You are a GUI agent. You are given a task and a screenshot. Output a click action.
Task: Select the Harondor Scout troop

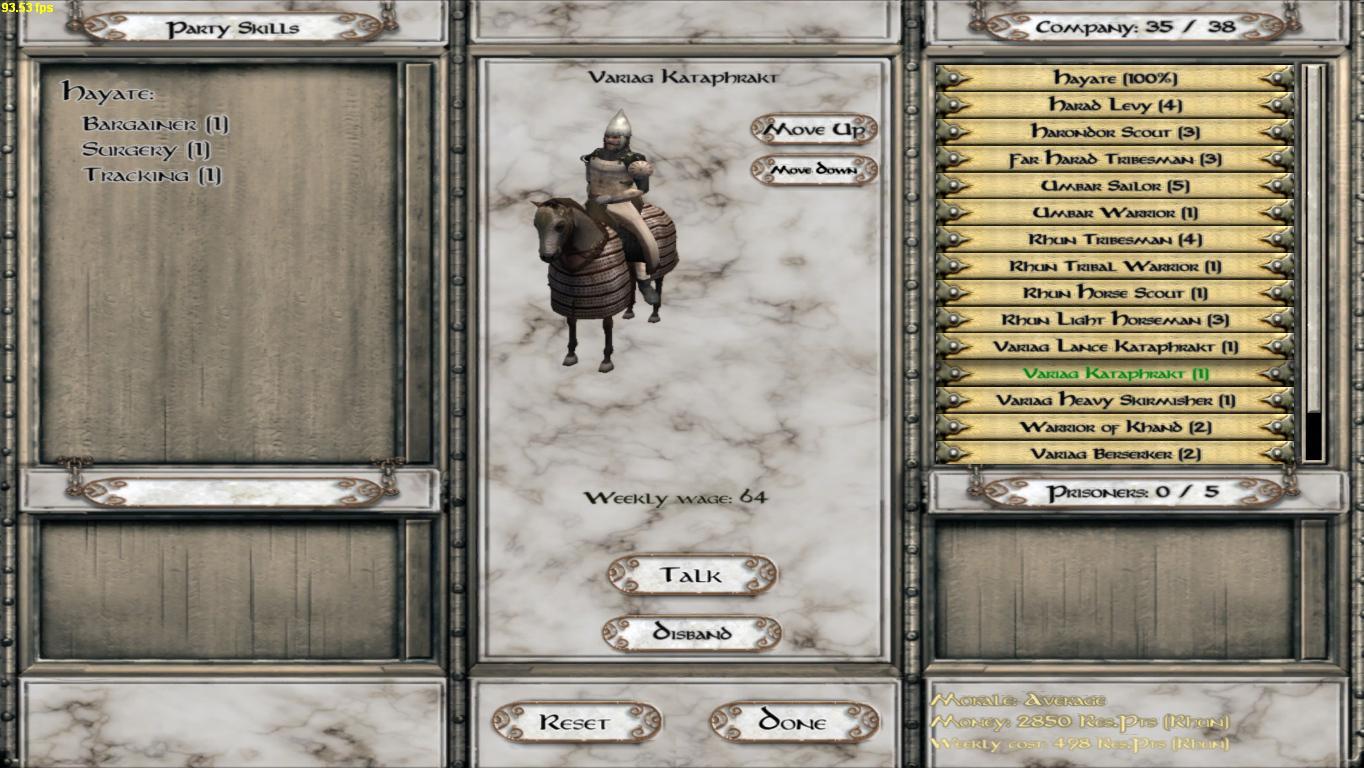pos(1115,132)
